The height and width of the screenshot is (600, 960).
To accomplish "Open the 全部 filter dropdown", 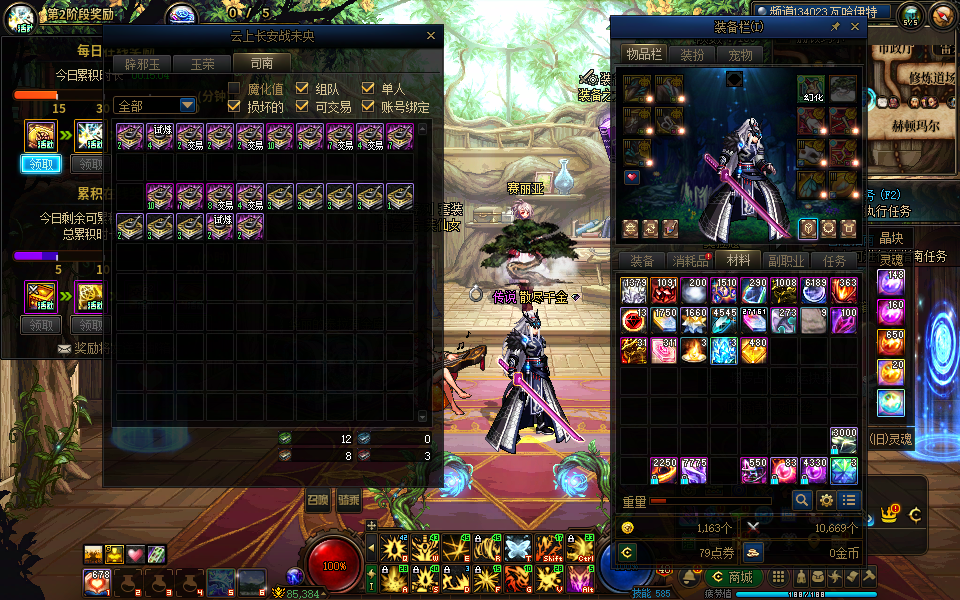I will coord(187,105).
